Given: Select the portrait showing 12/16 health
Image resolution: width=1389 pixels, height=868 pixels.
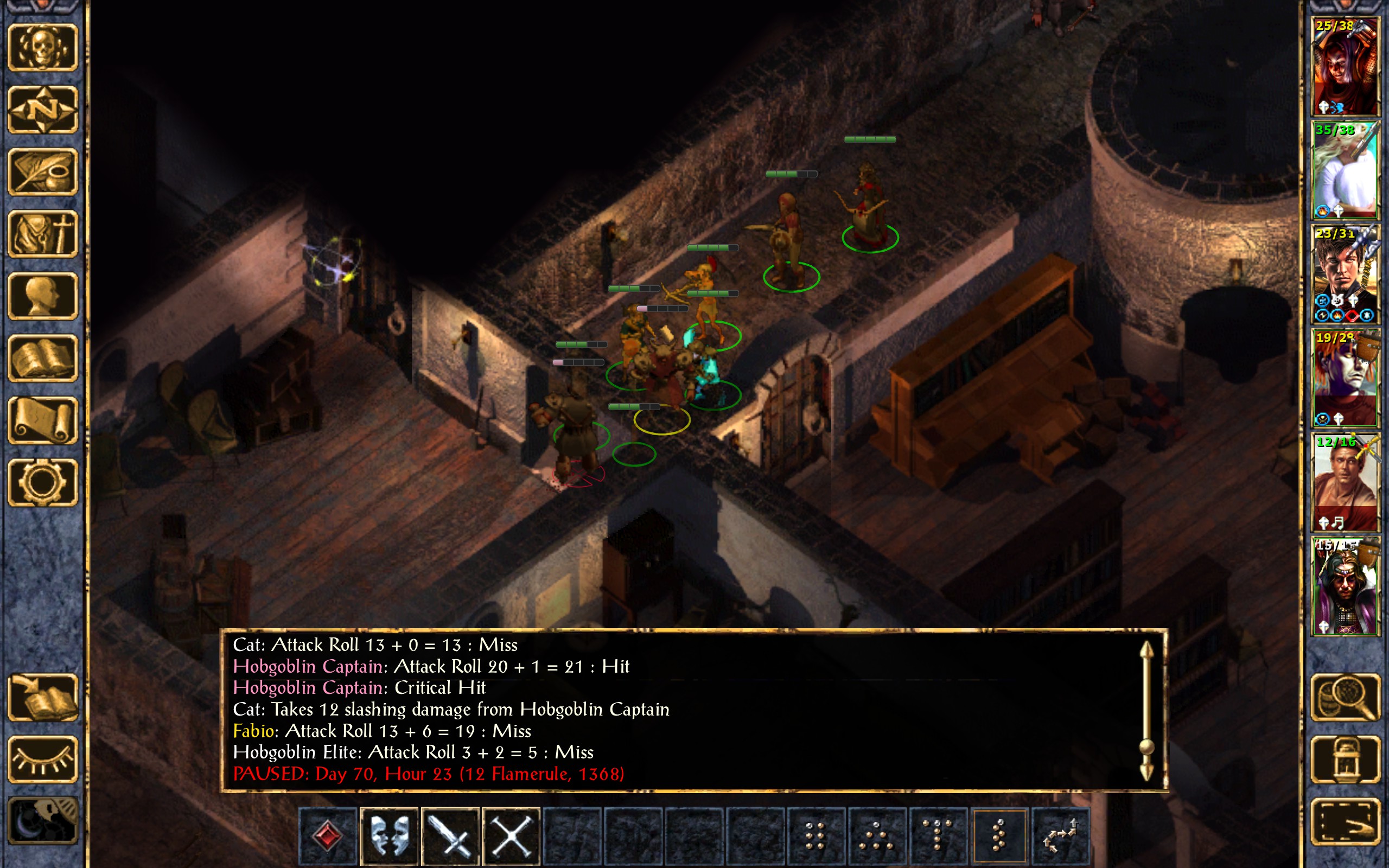Looking at the screenshot, I should [1345, 482].
